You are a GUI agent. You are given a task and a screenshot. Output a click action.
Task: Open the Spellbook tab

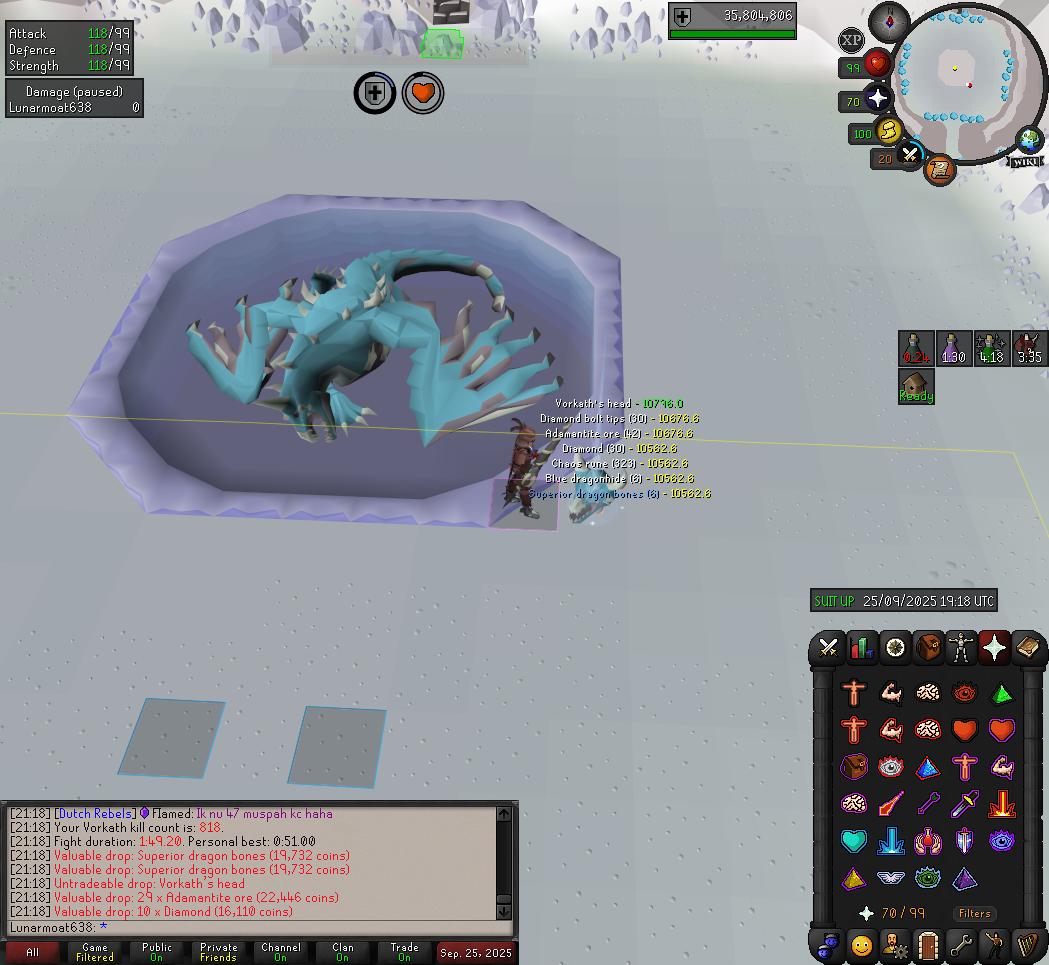(1027, 648)
